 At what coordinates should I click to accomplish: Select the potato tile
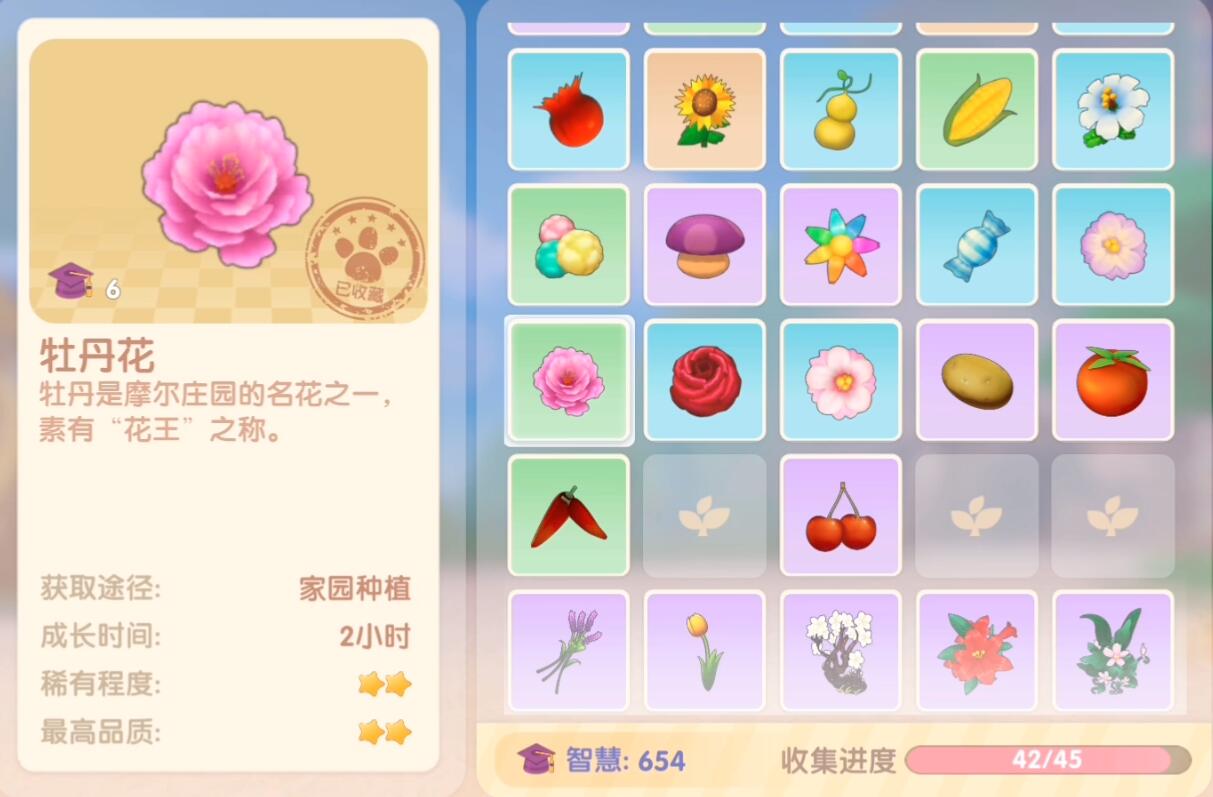coord(976,381)
